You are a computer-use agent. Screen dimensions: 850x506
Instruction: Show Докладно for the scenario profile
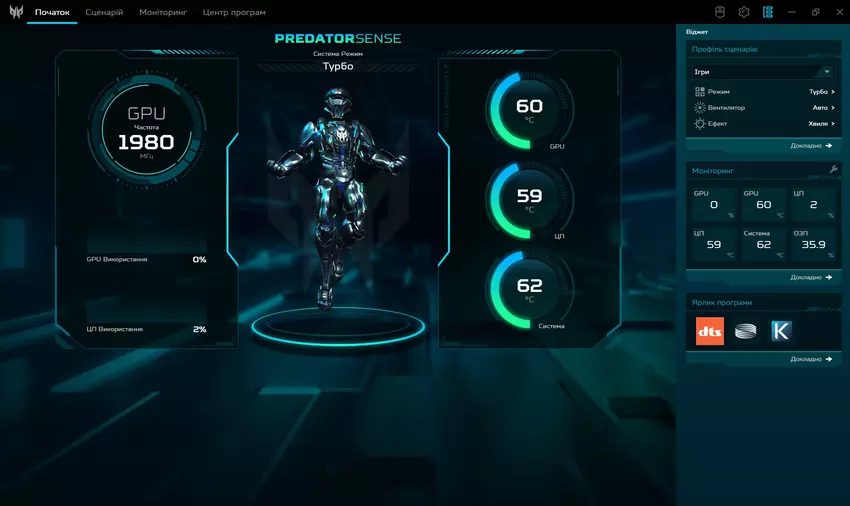pyautogui.click(x=810, y=146)
